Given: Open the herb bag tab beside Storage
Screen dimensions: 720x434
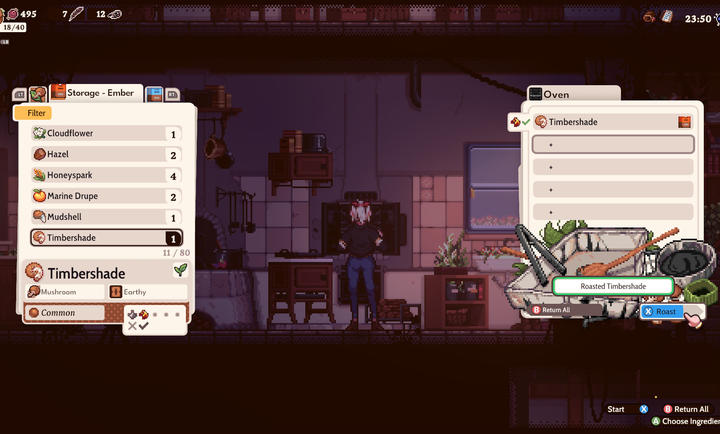Looking at the screenshot, I should click(38, 94).
